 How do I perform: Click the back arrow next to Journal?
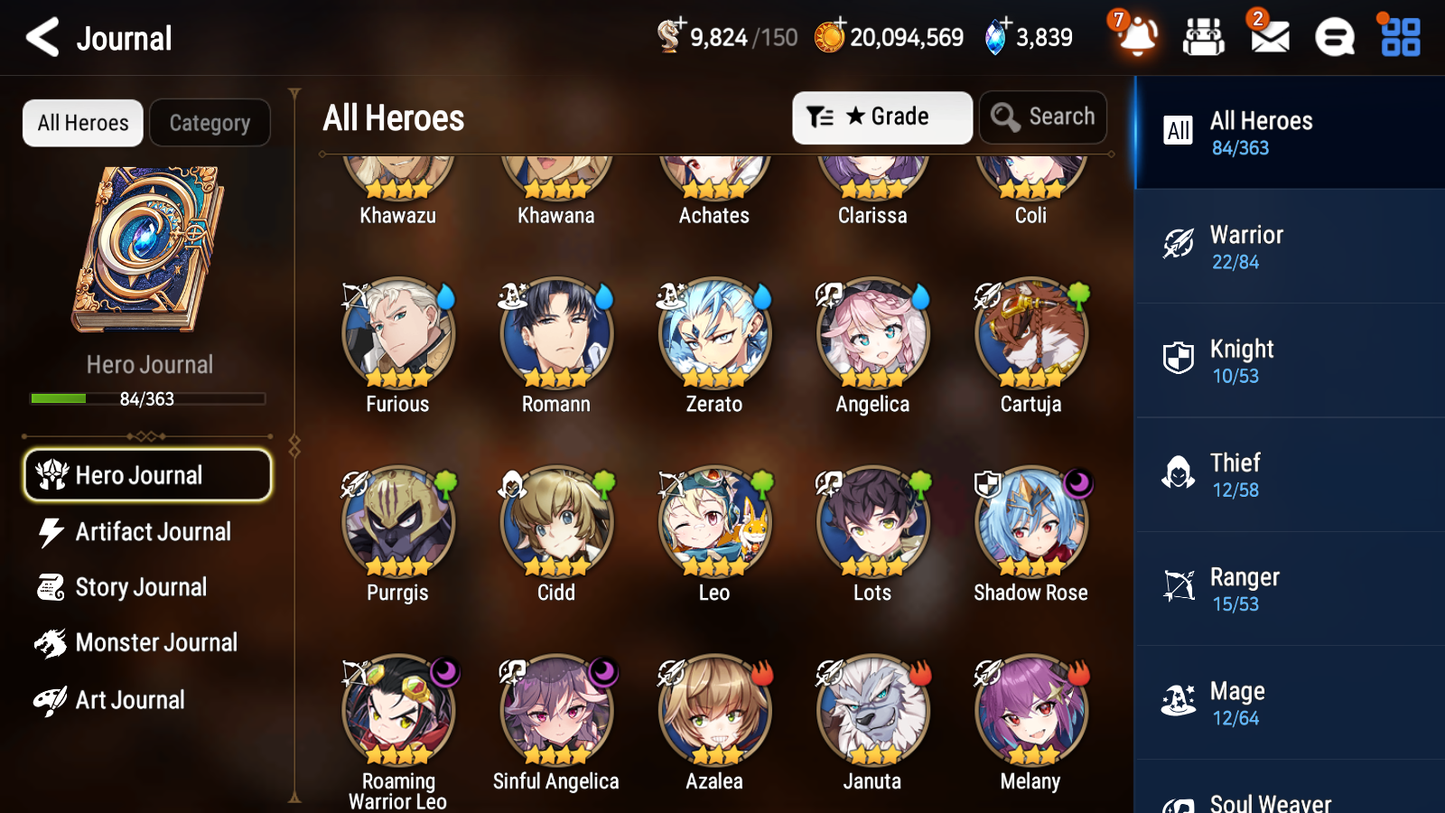click(x=39, y=37)
